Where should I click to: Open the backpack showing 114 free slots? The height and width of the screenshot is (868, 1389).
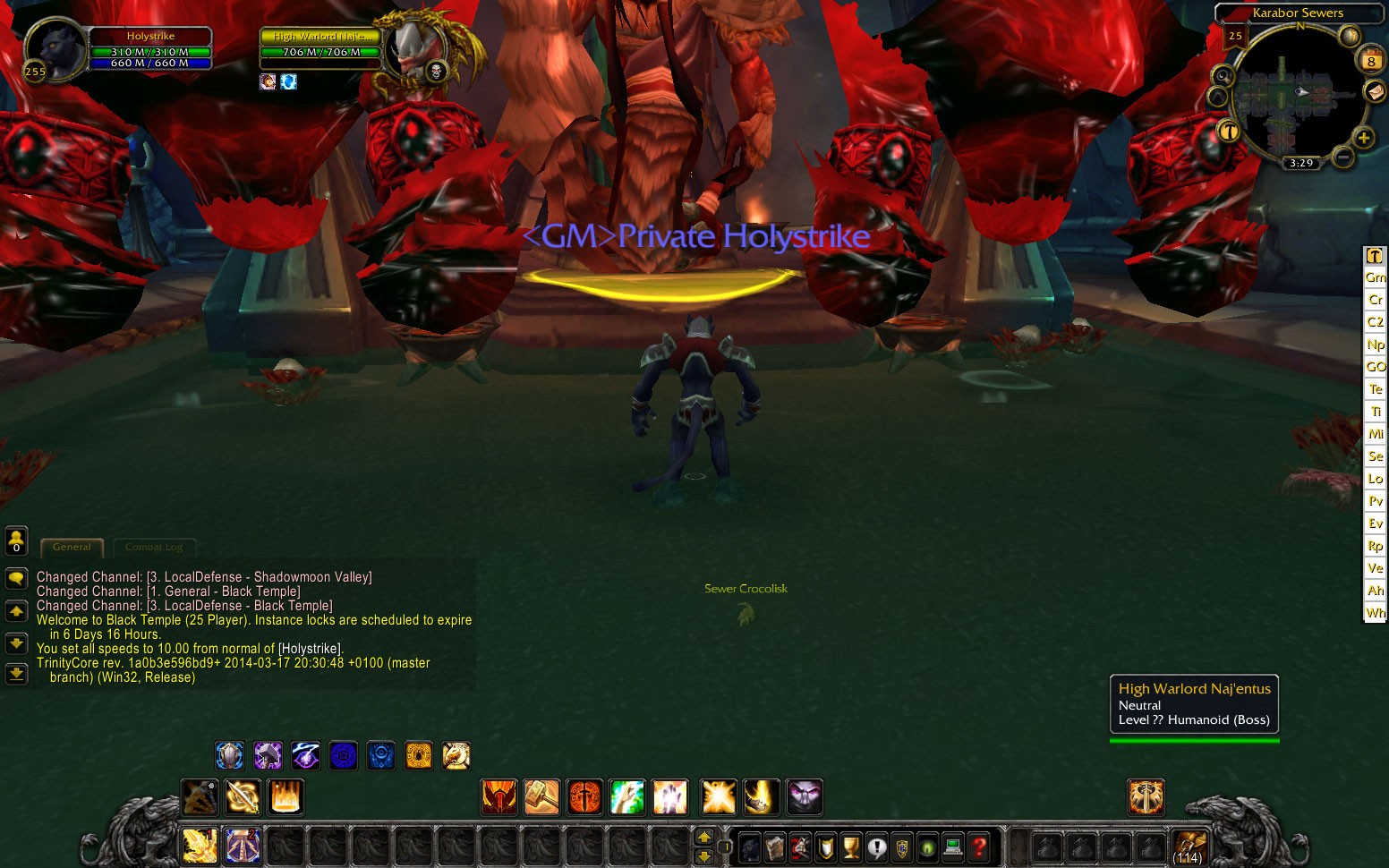(x=1189, y=846)
